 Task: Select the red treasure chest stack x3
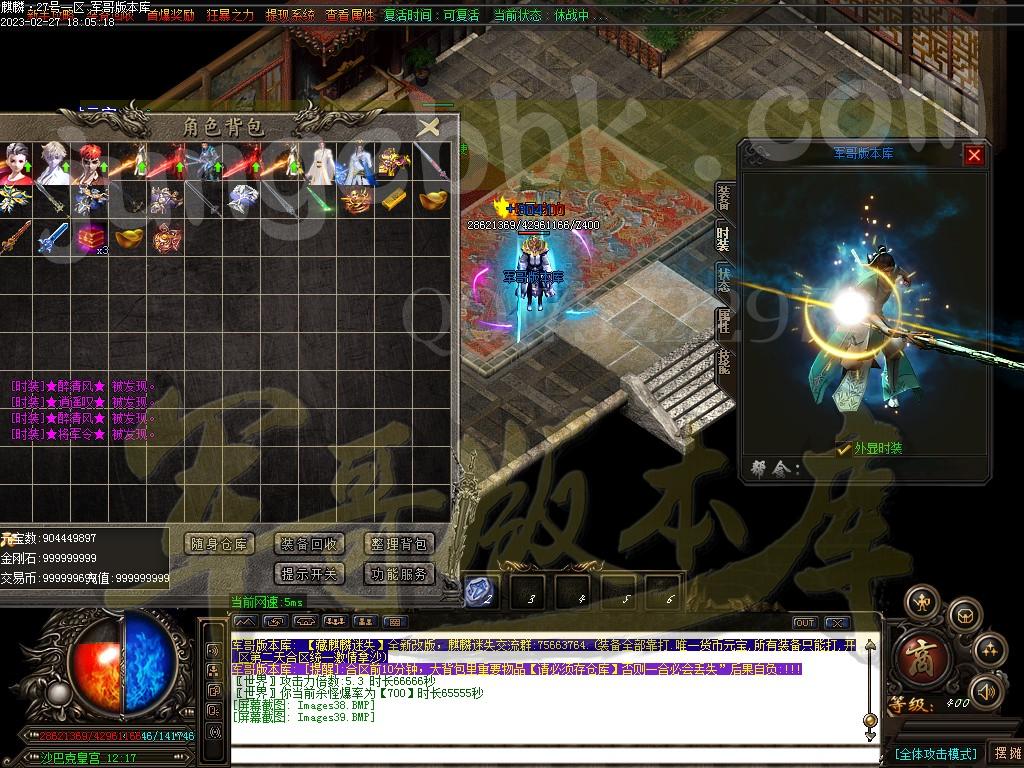(x=89, y=238)
